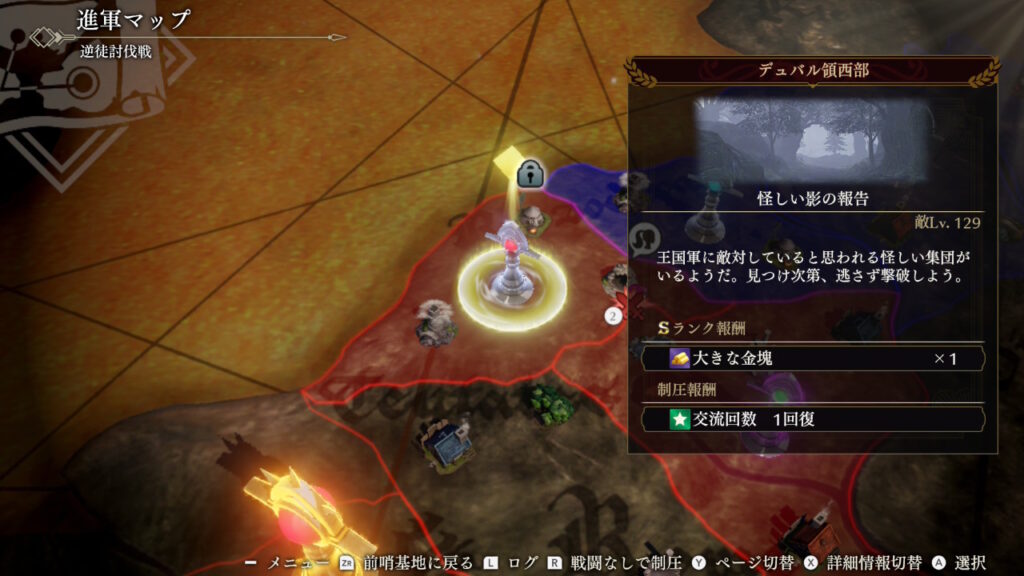Screen dimensions: 1024x576
Task: Click the padlock icon above the mission pawn
Action: 530,173
